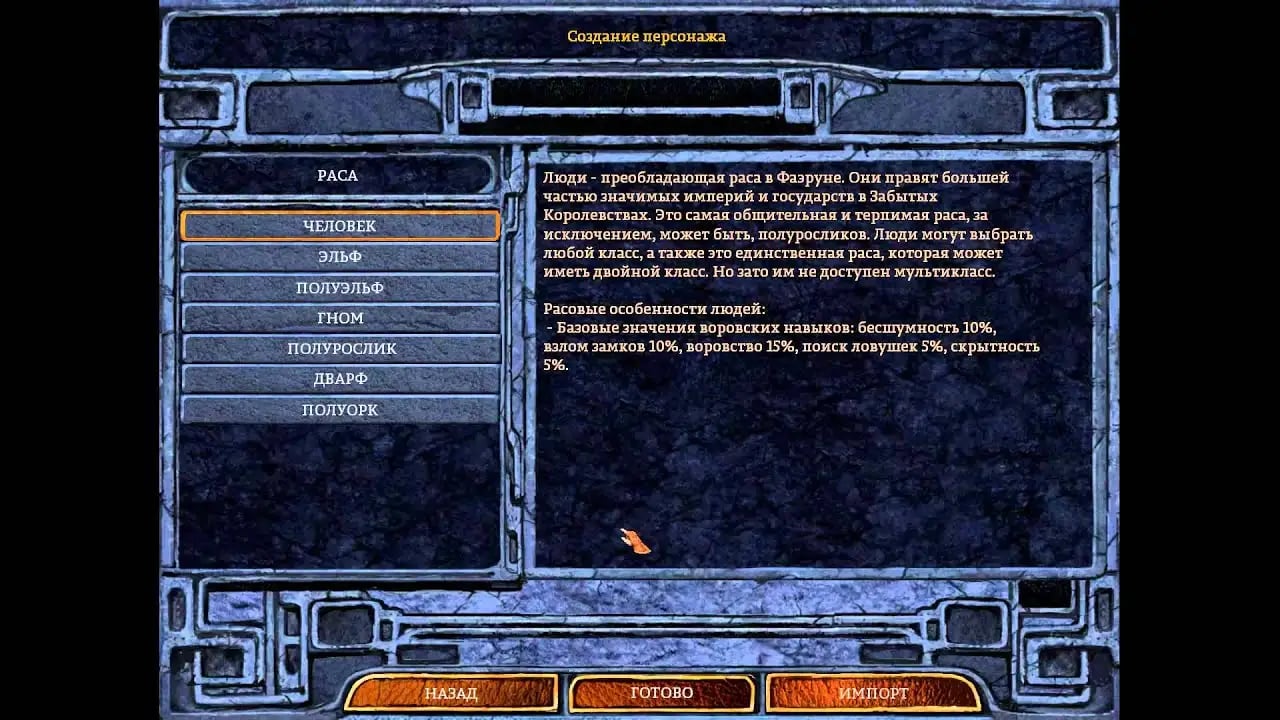Select Гном from the race list
The height and width of the screenshot is (720, 1280).
pyautogui.click(x=340, y=318)
